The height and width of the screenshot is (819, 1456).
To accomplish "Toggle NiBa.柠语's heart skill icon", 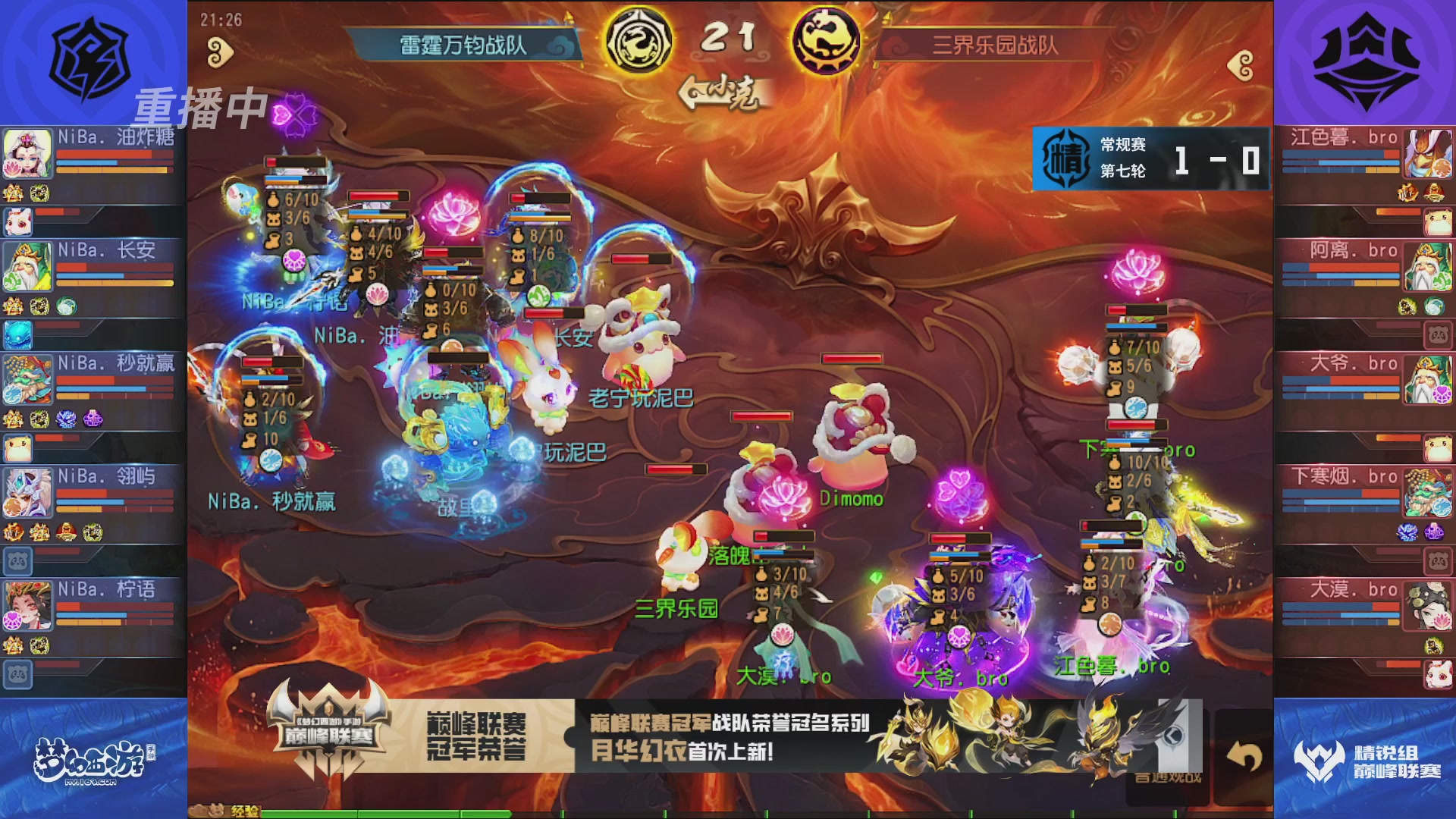I will [x=13, y=619].
